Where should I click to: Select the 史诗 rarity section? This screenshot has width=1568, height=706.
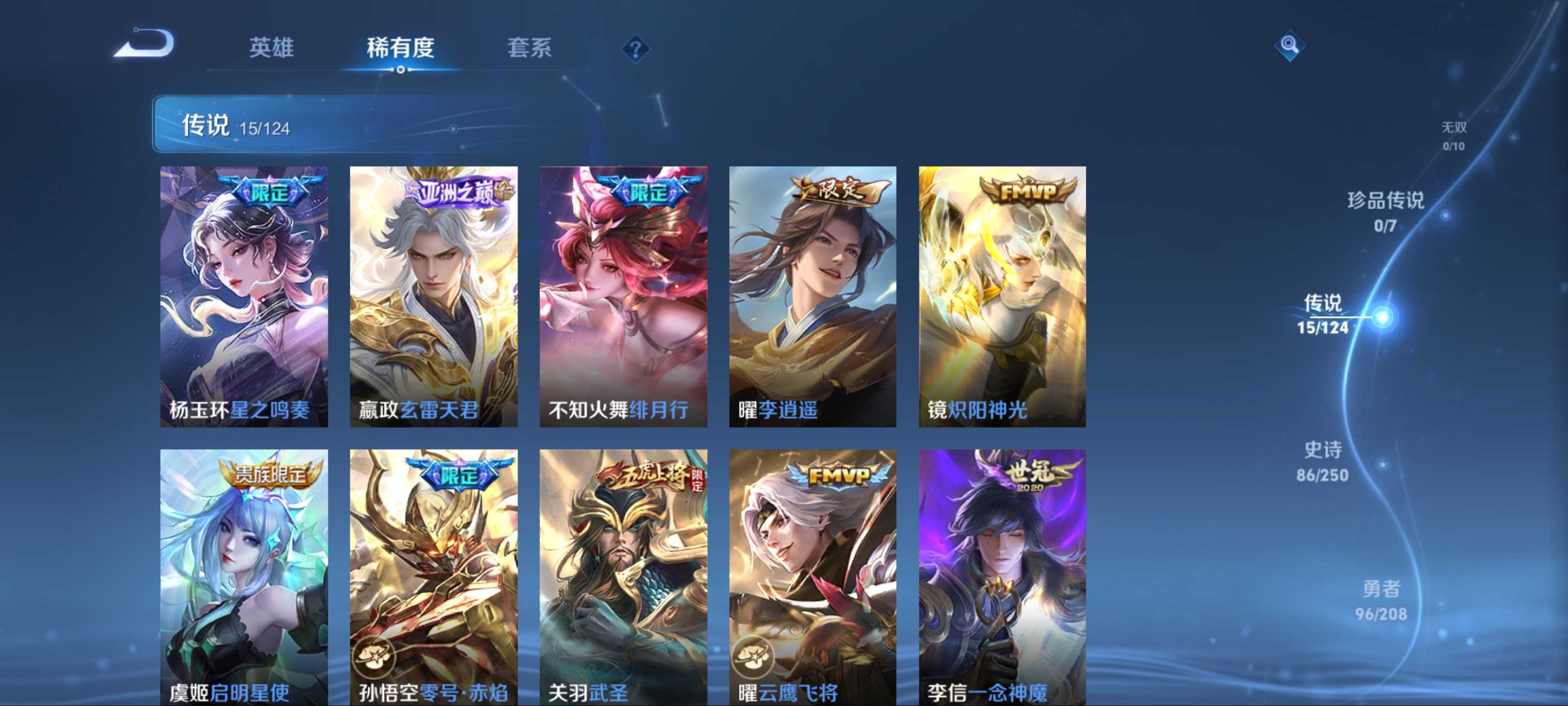(x=1322, y=461)
